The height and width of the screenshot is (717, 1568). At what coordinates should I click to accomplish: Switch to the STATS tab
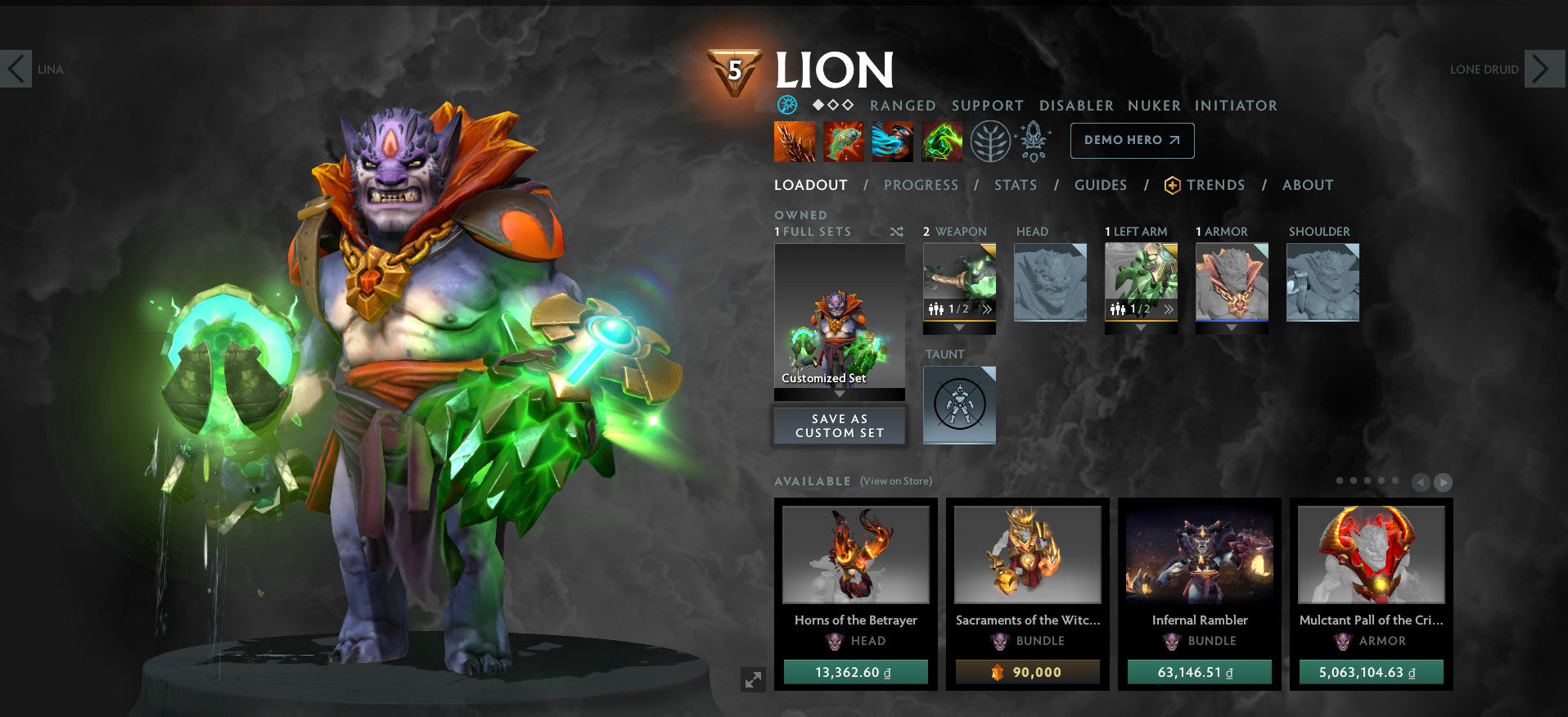coord(1016,185)
